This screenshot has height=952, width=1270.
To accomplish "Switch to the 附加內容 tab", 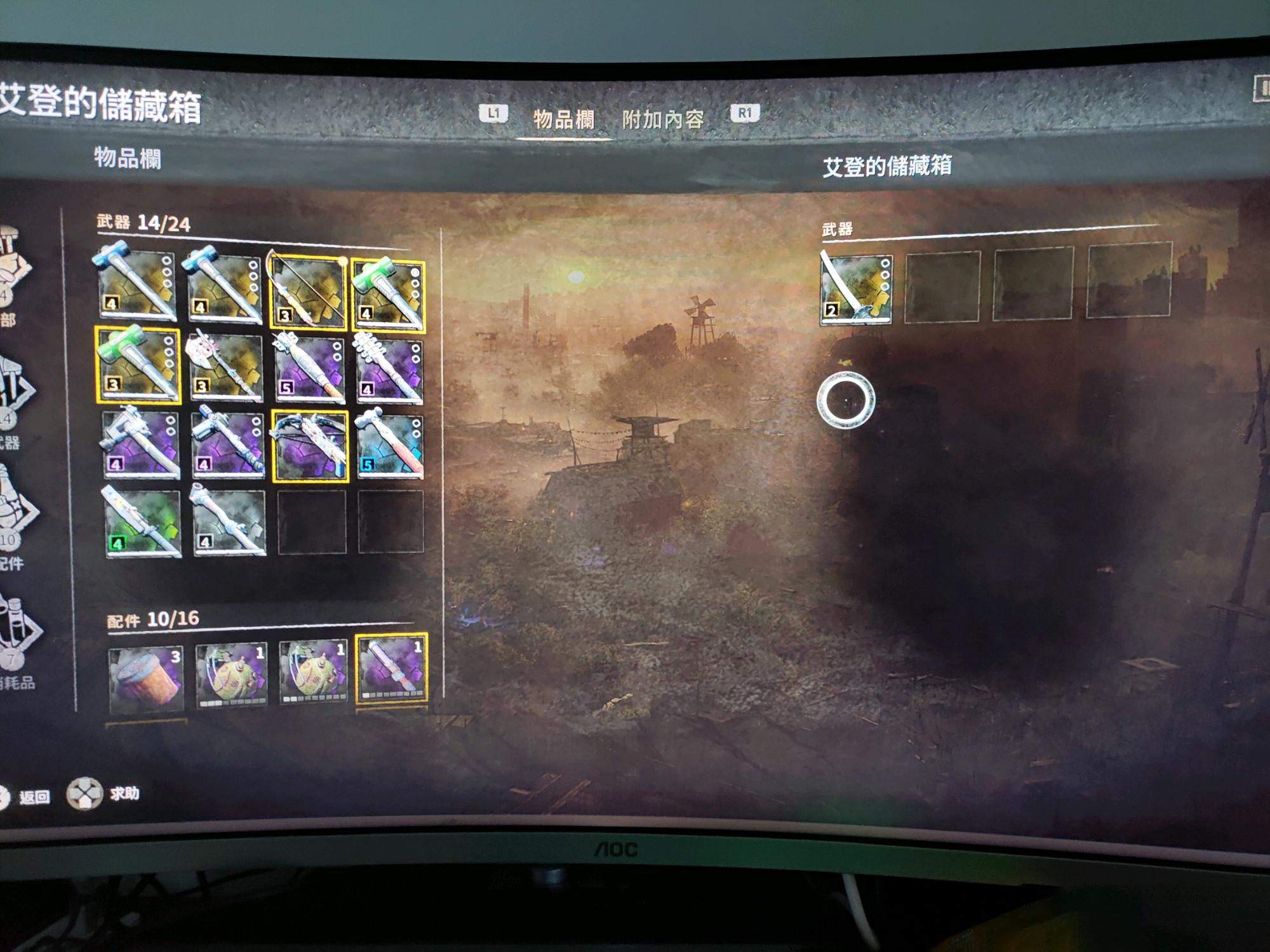I will tap(662, 119).
